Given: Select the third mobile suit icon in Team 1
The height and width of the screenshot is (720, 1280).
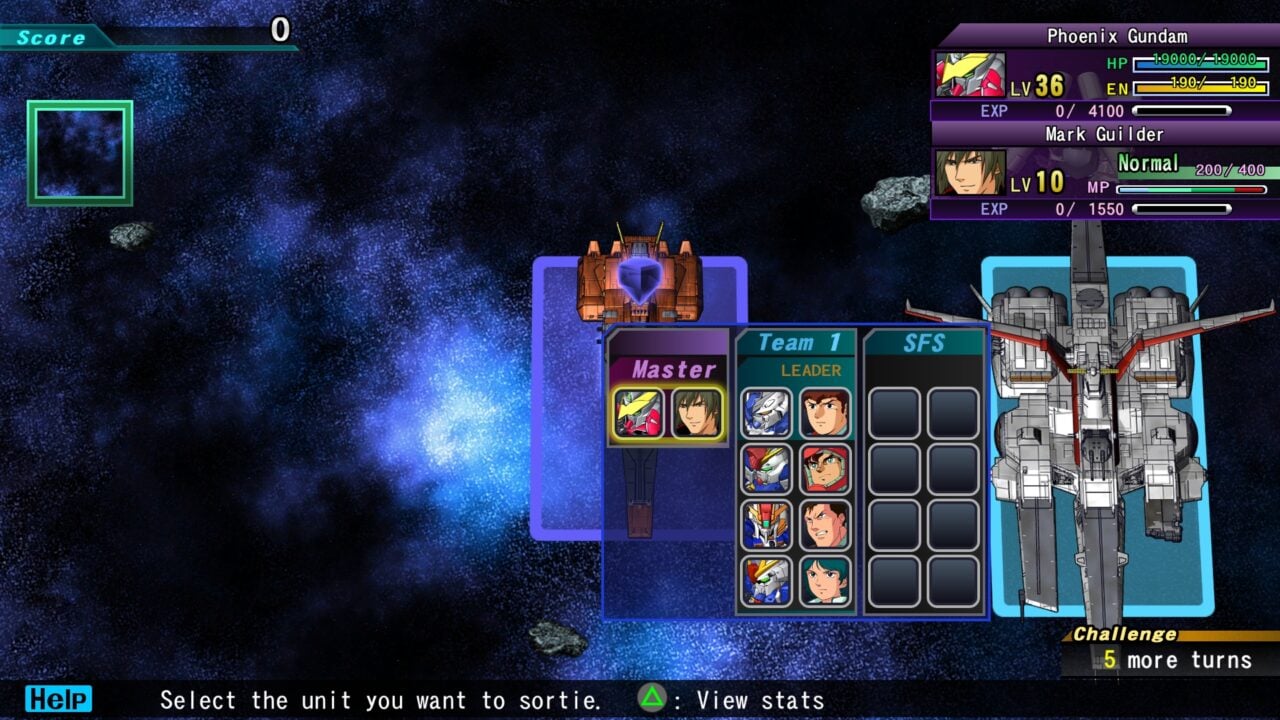Looking at the screenshot, I should (766, 524).
